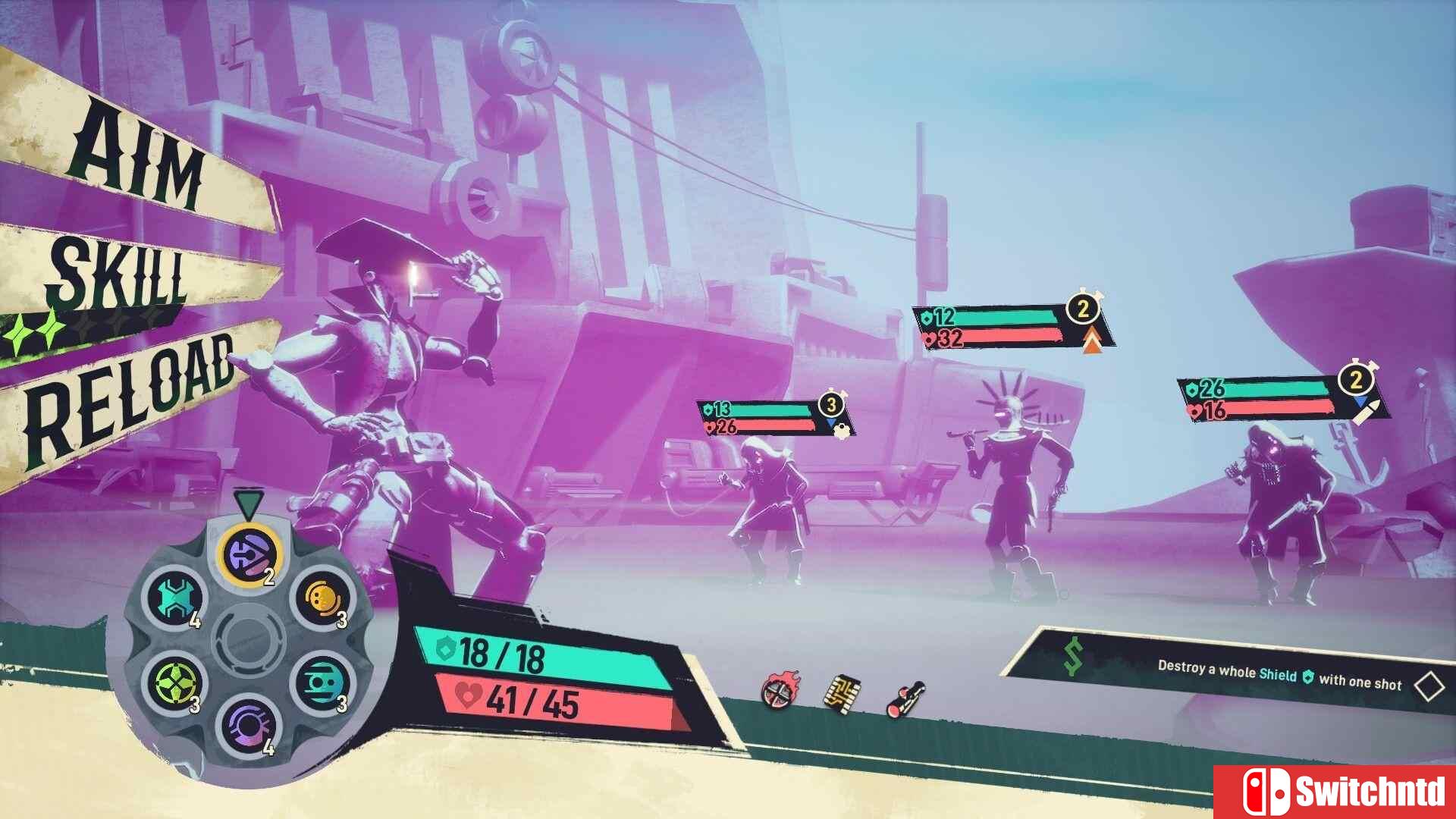Inspect the red scope relic icon

(905, 698)
